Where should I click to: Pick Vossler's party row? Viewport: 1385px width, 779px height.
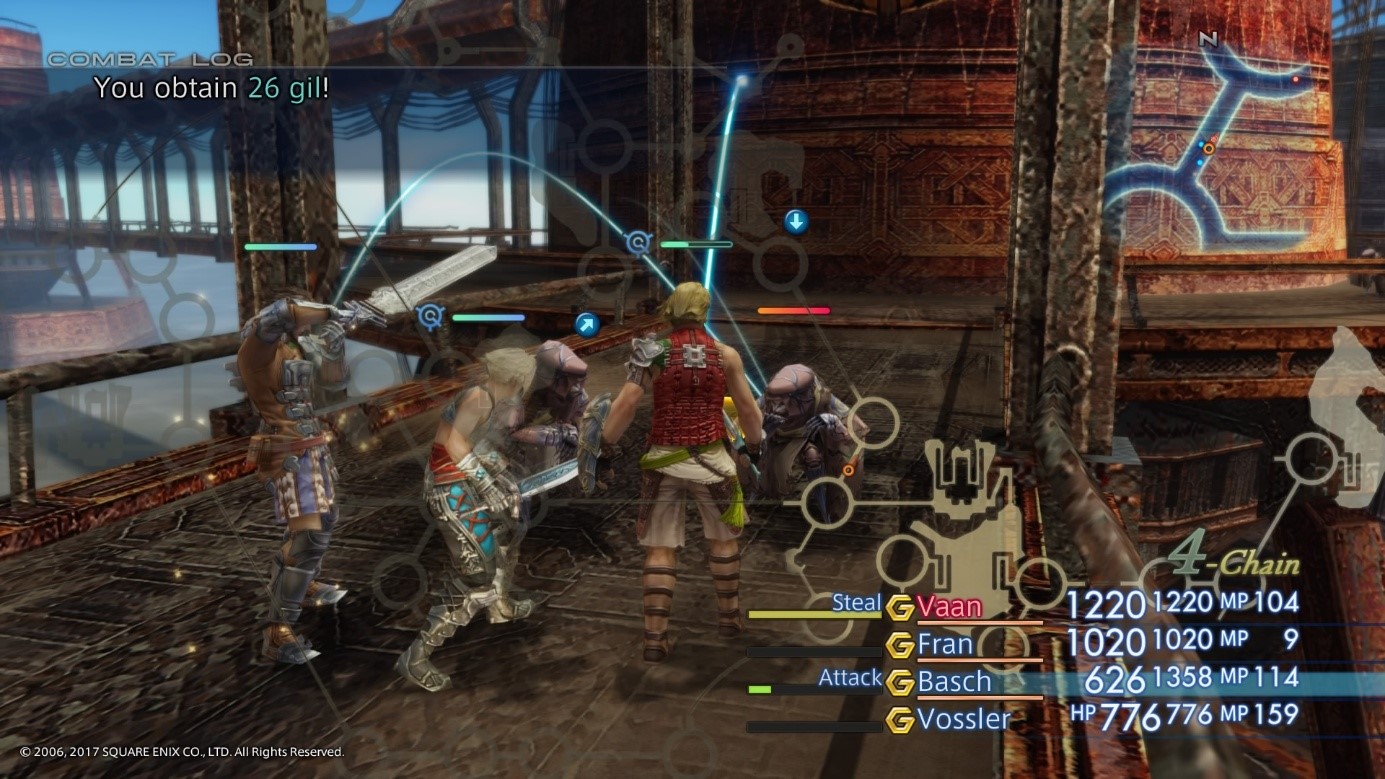point(964,719)
